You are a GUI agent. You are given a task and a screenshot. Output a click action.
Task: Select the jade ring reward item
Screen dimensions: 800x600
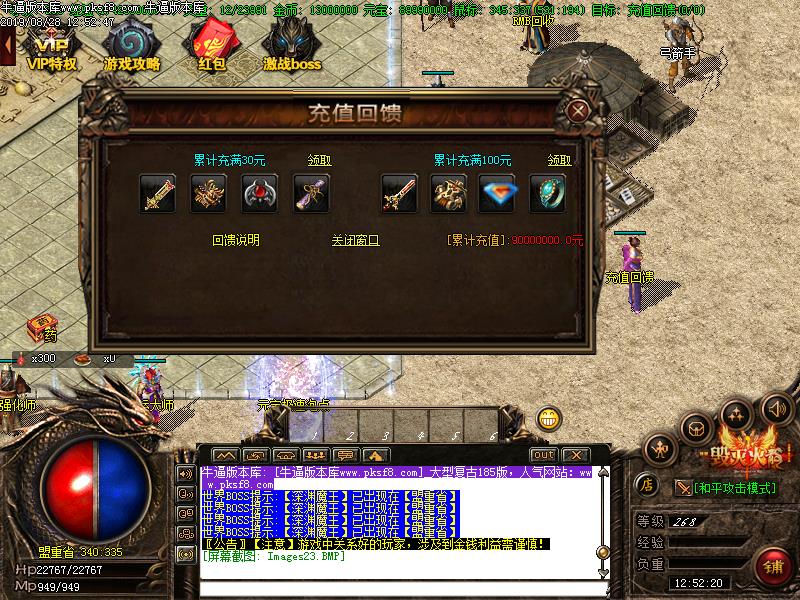pos(547,194)
